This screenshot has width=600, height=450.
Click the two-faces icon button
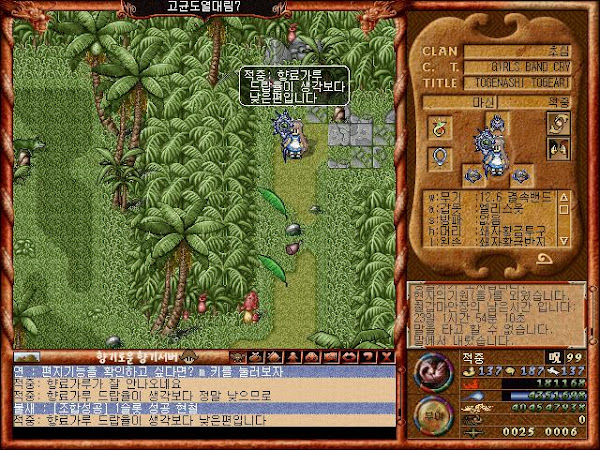(557, 149)
